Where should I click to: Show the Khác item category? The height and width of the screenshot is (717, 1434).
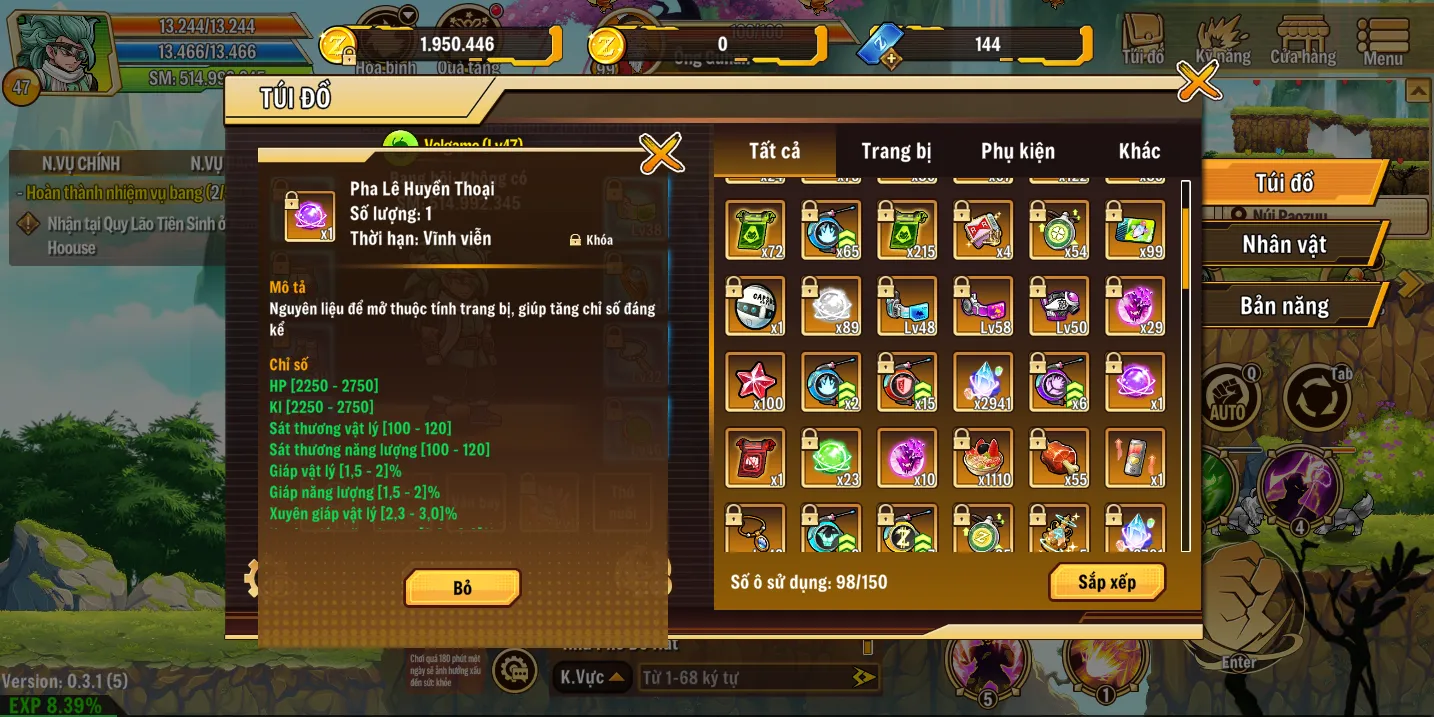click(x=1139, y=151)
